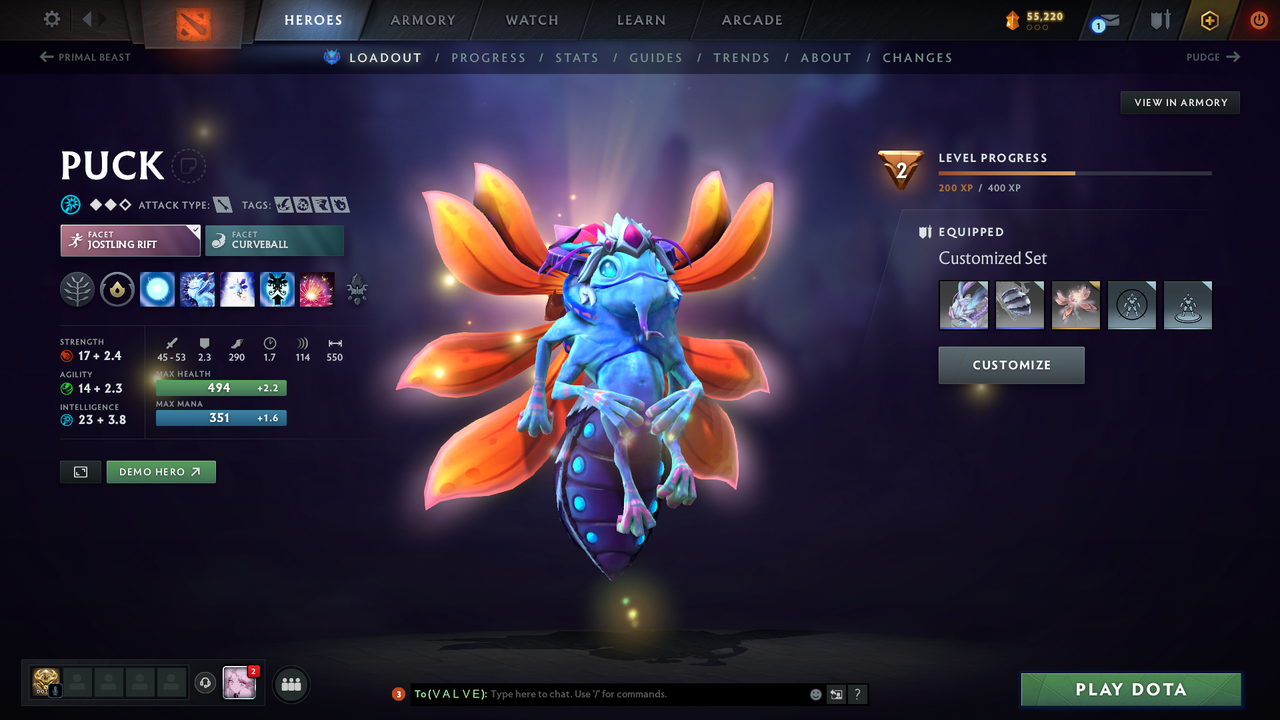Open the ARCADE menu
The width and height of the screenshot is (1280, 720).
pyautogui.click(x=751, y=19)
